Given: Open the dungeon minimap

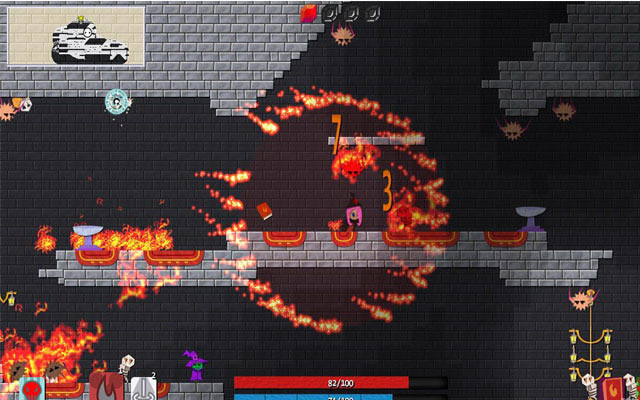Looking at the screenshot, I should (x=77, y=37).
